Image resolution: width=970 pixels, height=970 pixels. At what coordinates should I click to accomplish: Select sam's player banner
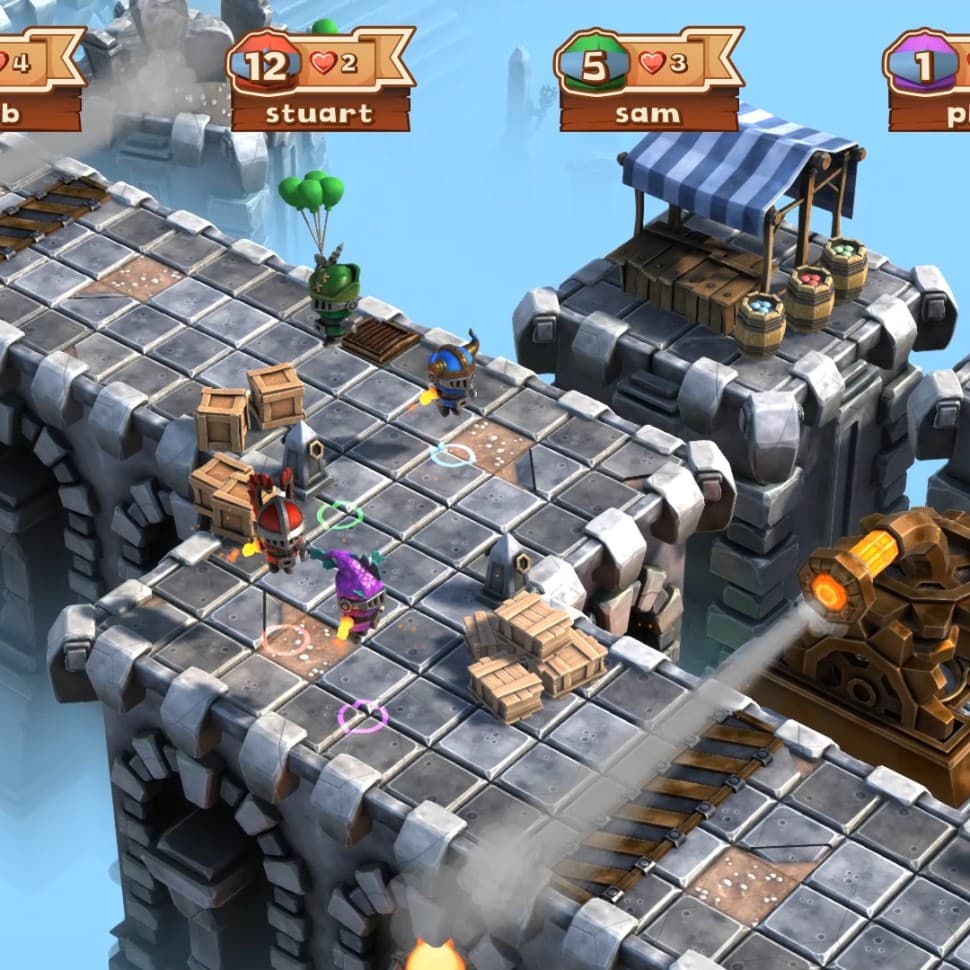click(x=648, y=80)
